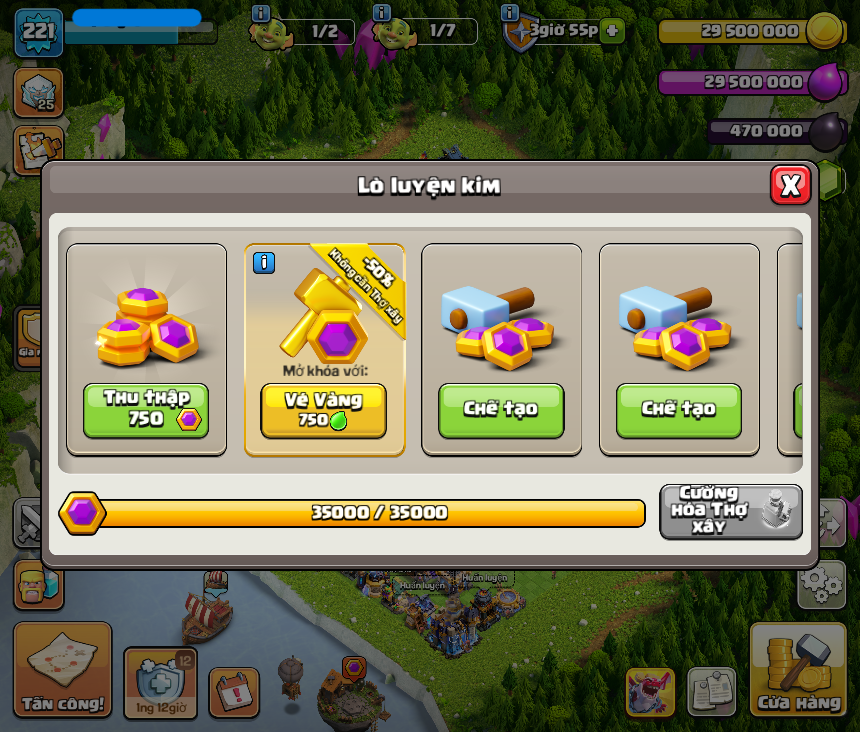Viewport: 860px width, 732px height.
Task: Open the calendar events icon
Action: click(234, 692)
